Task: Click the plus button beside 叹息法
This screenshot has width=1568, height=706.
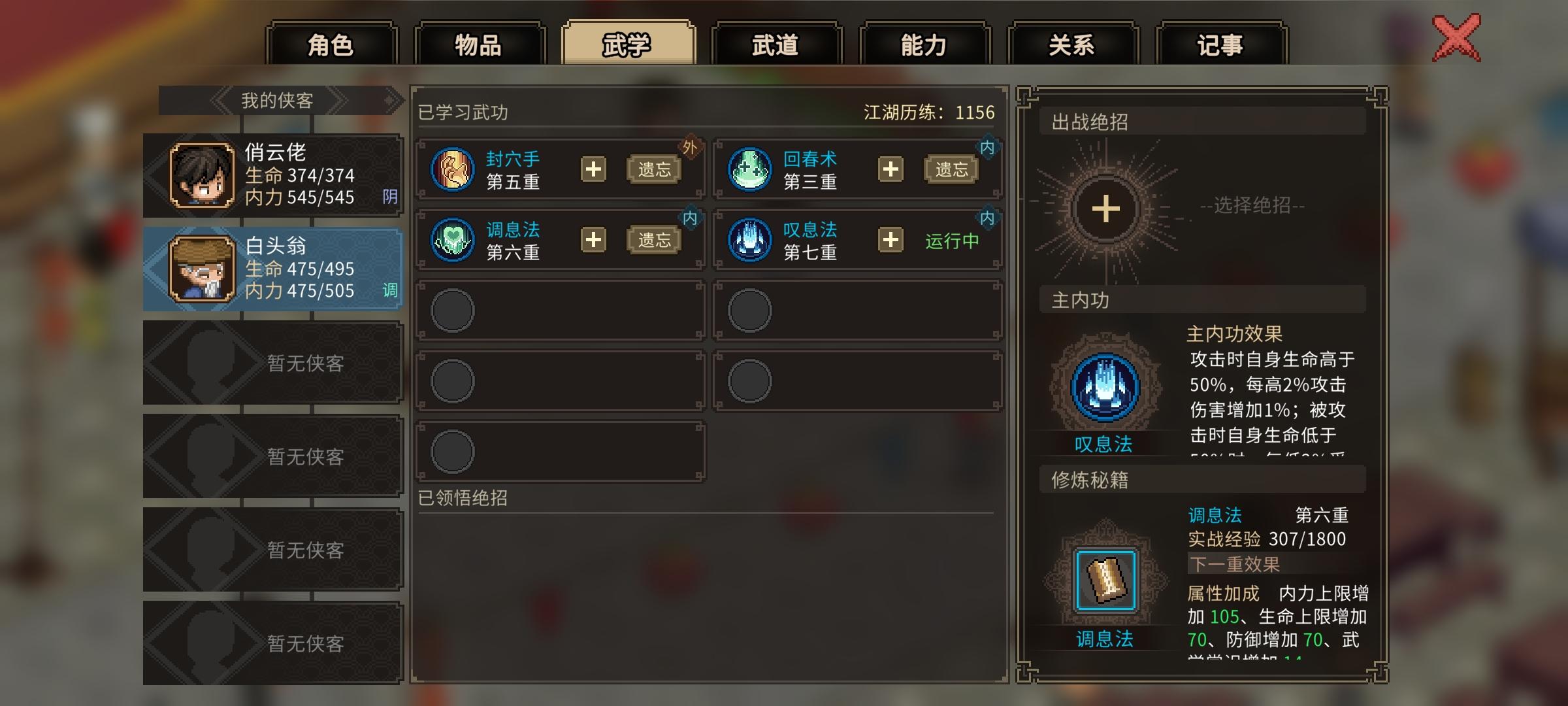Action: pyautogui.click(x=891, y=241)
